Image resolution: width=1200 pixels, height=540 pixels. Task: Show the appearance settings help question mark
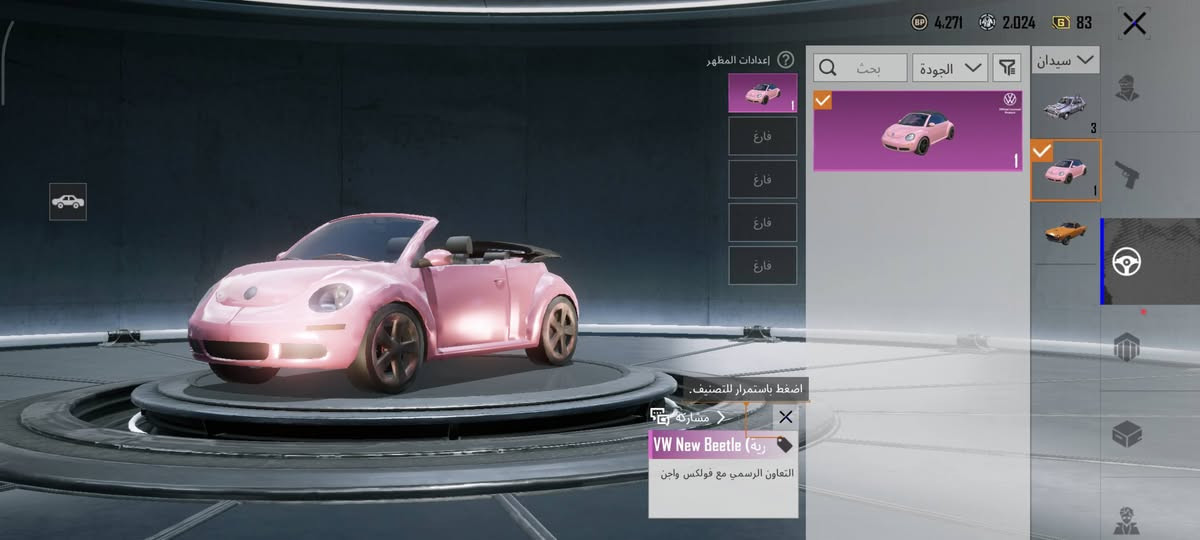785,60
